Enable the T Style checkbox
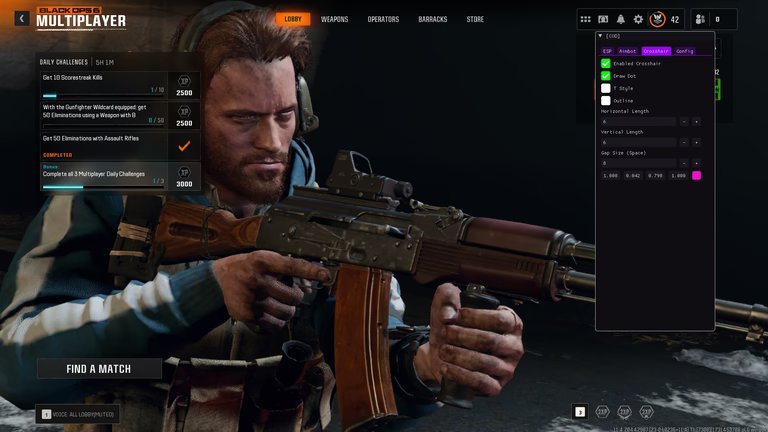768x432 pixels. (x=606, y=88)
